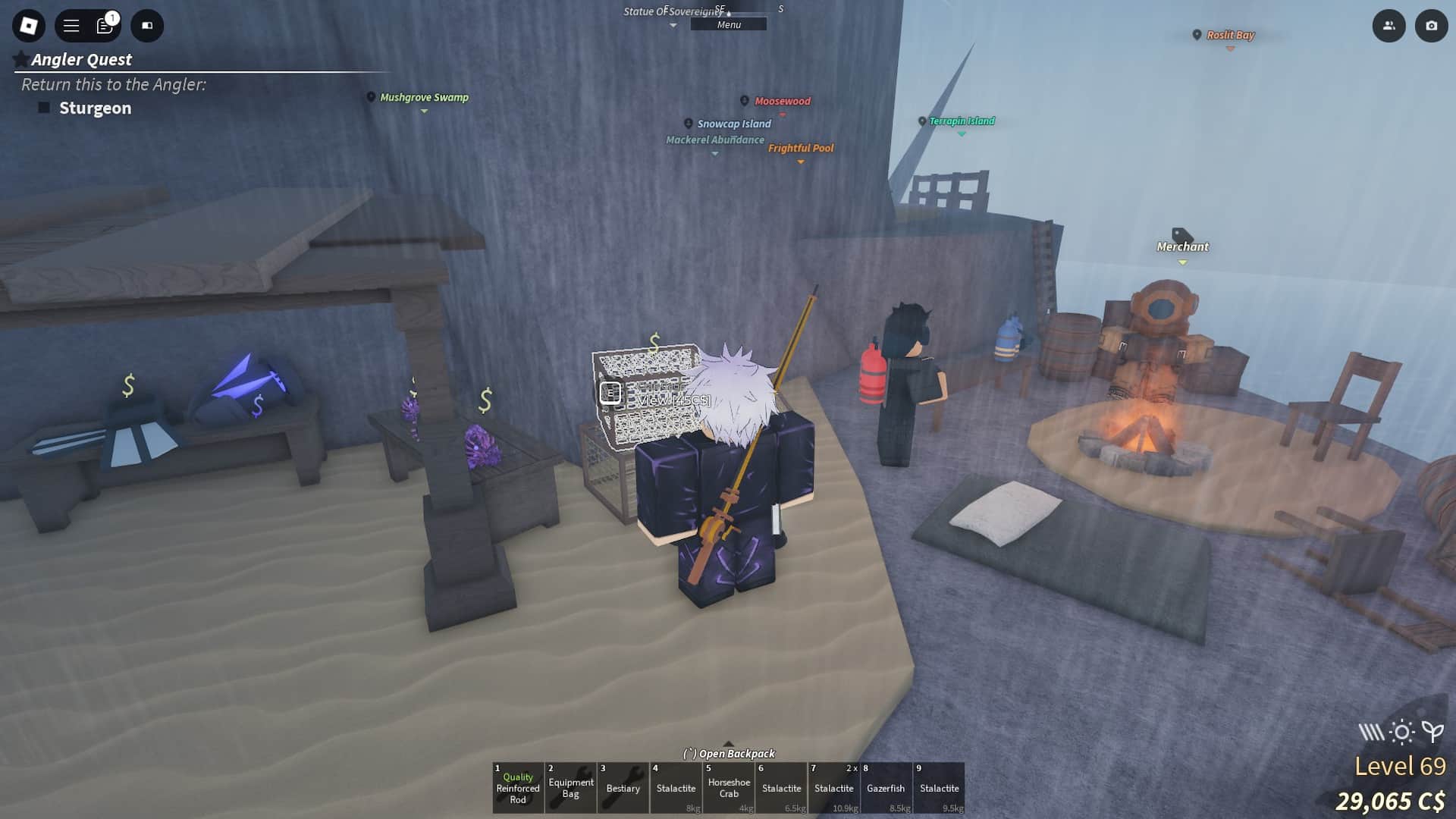Select the Quality Reinforced Rod in slot 1

point(518,789)
